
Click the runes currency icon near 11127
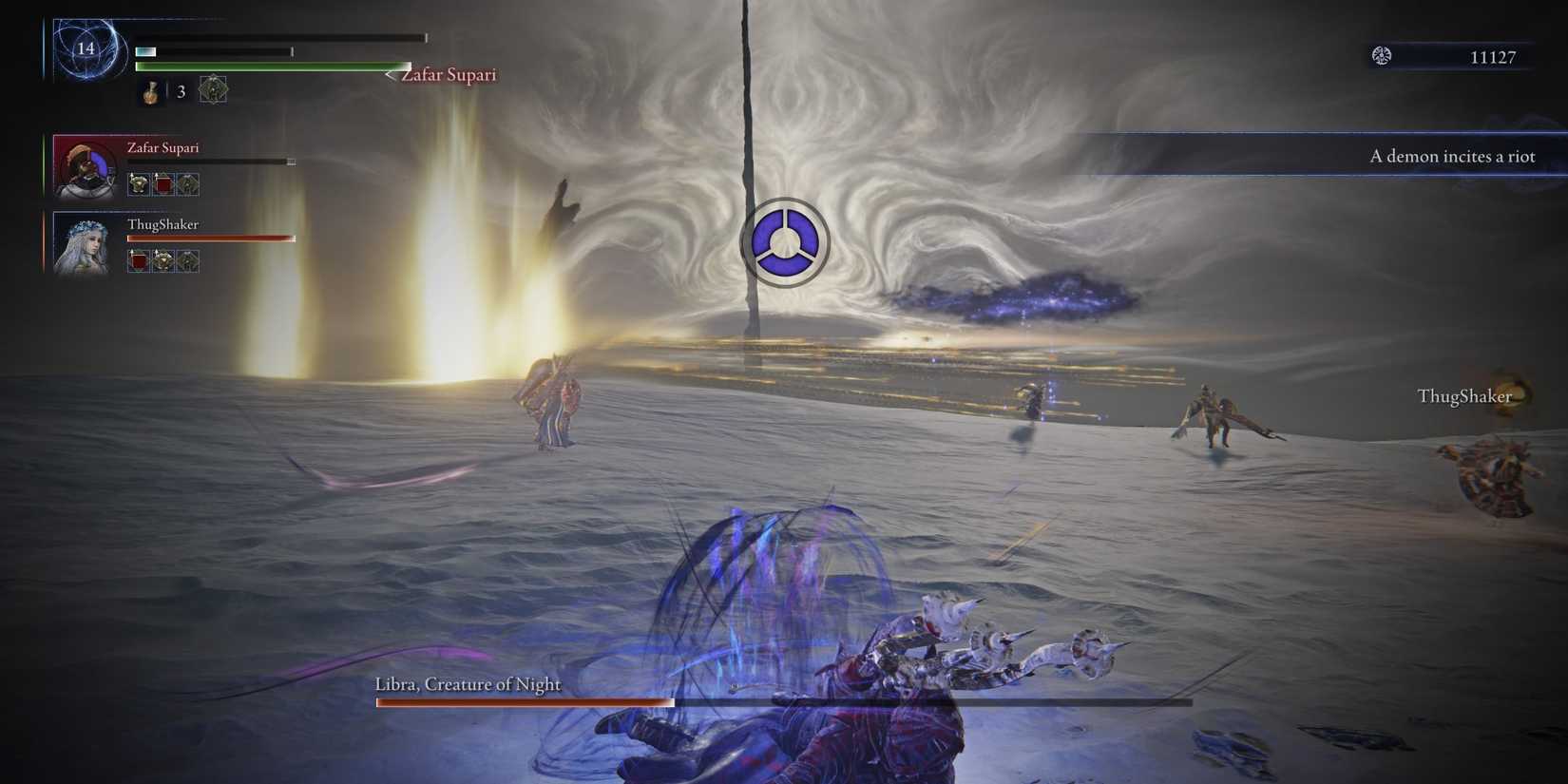click(1380, 56)
